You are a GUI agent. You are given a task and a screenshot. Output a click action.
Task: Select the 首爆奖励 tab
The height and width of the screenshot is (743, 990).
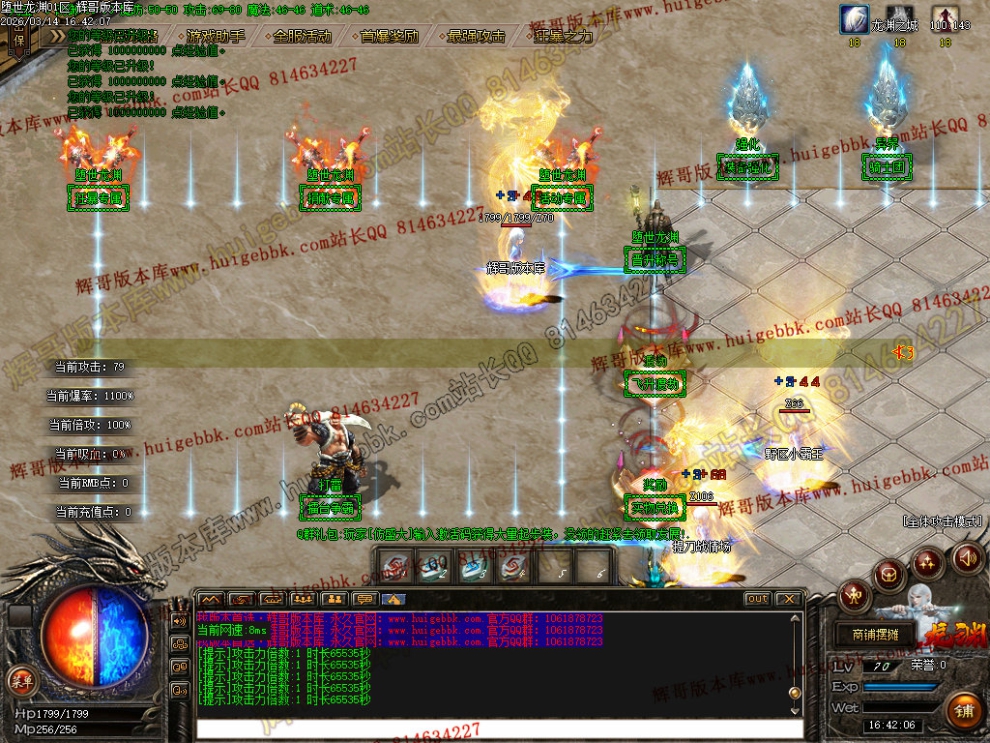click(390, 36)
